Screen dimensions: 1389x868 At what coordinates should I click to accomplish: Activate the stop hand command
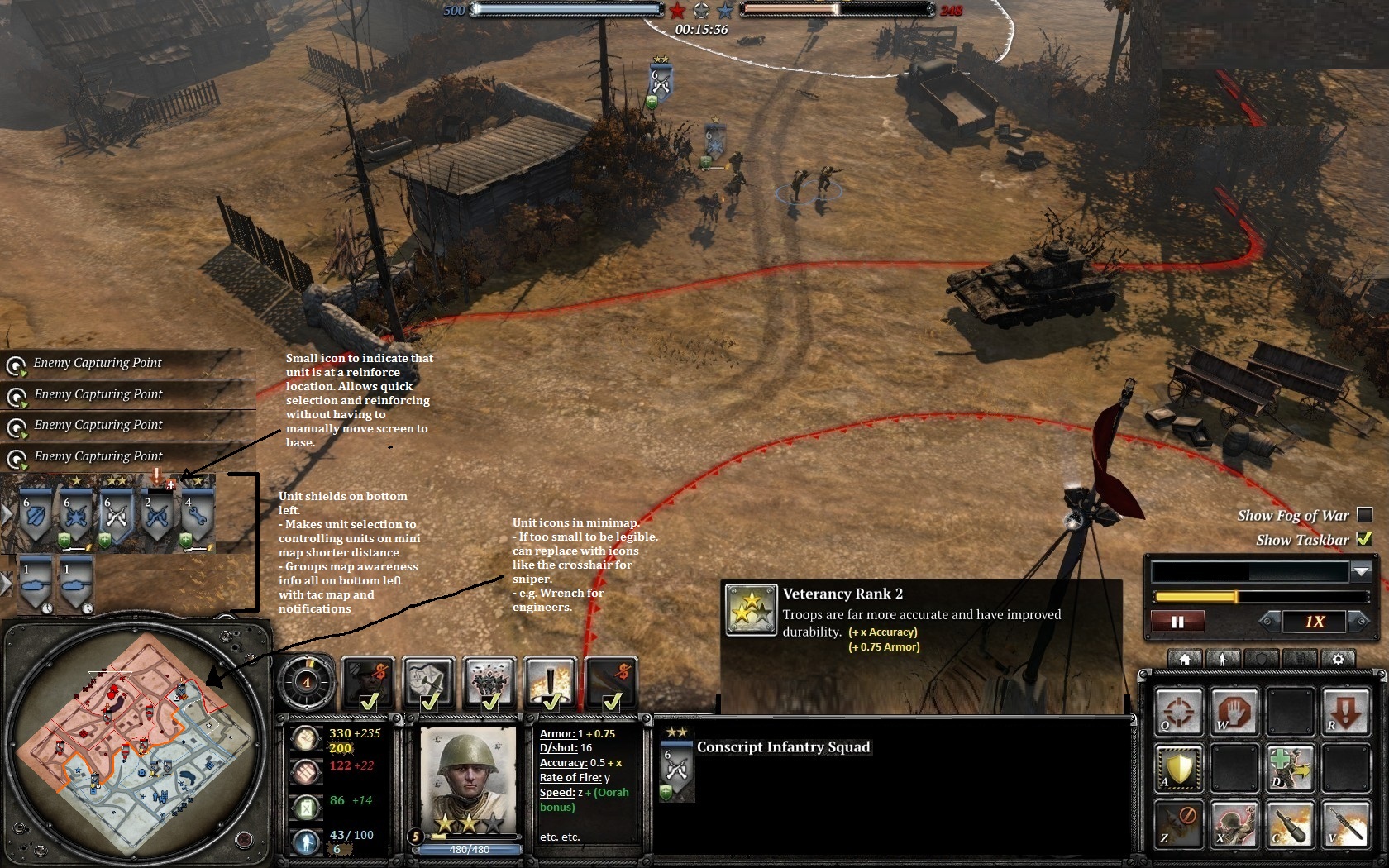tap(1235, 712)
